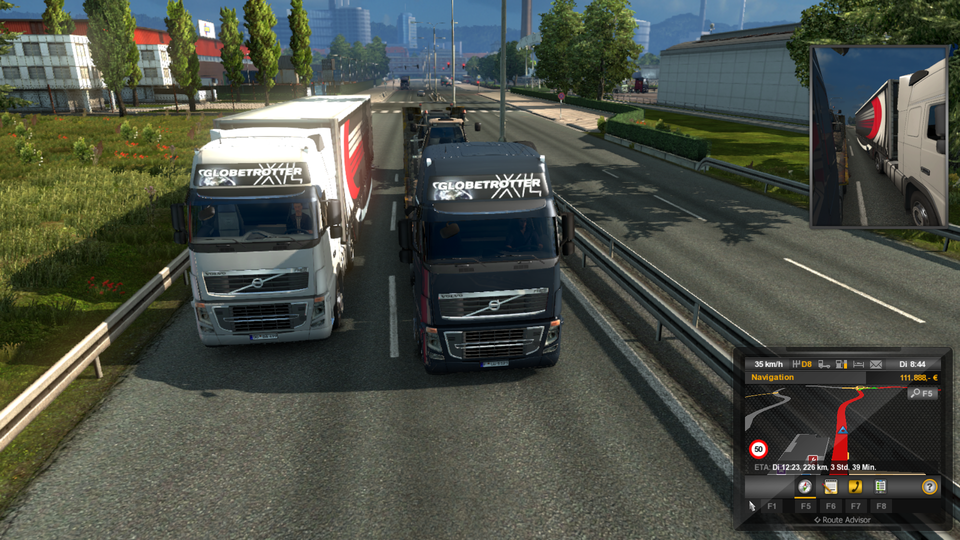Switch to the job notes tab
The height and width of the screenshot is (540, 960).
tap(830, 487)
